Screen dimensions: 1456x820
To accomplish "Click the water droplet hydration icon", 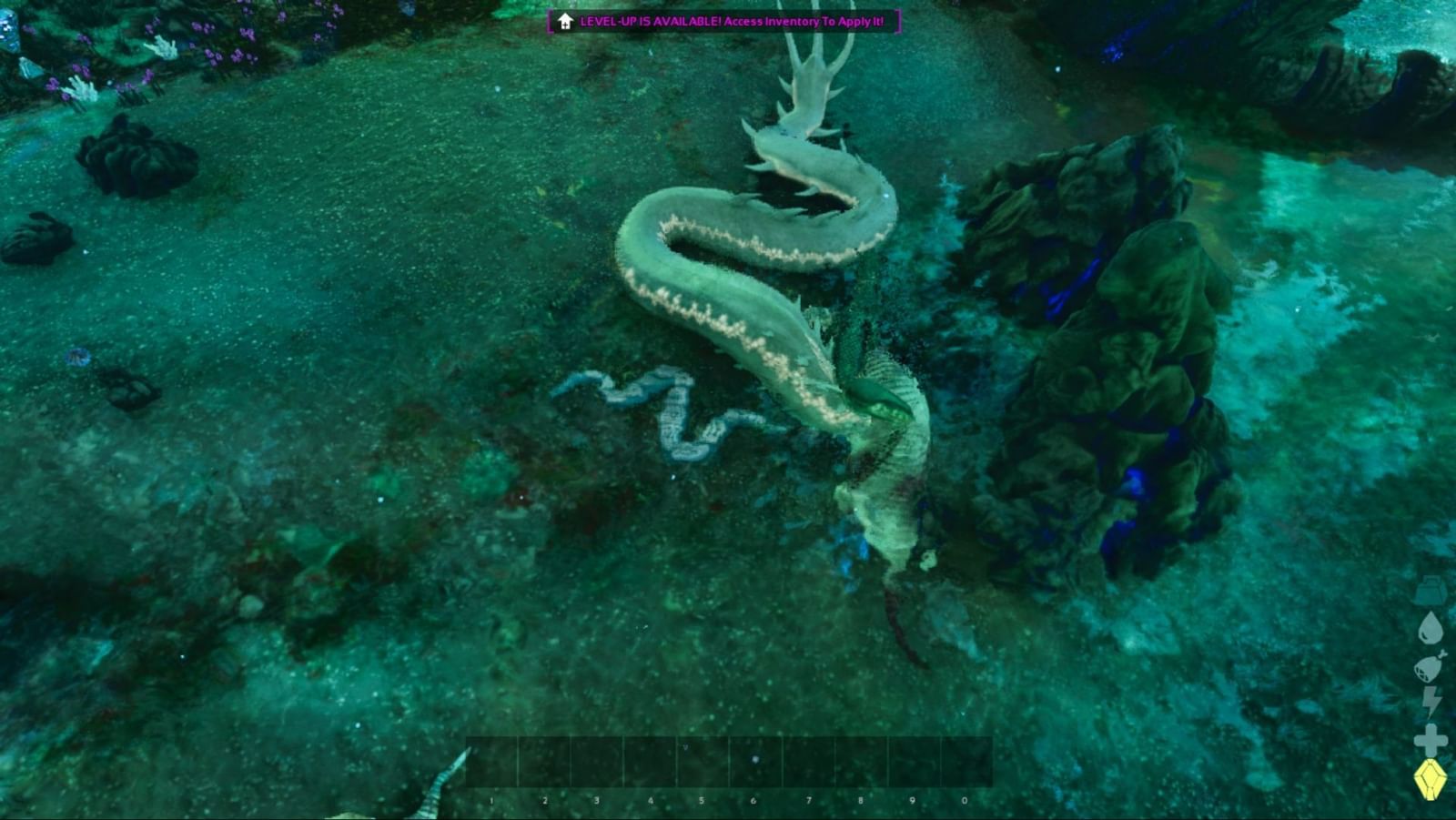I will pyautogui.click(x=1430, y=628).
